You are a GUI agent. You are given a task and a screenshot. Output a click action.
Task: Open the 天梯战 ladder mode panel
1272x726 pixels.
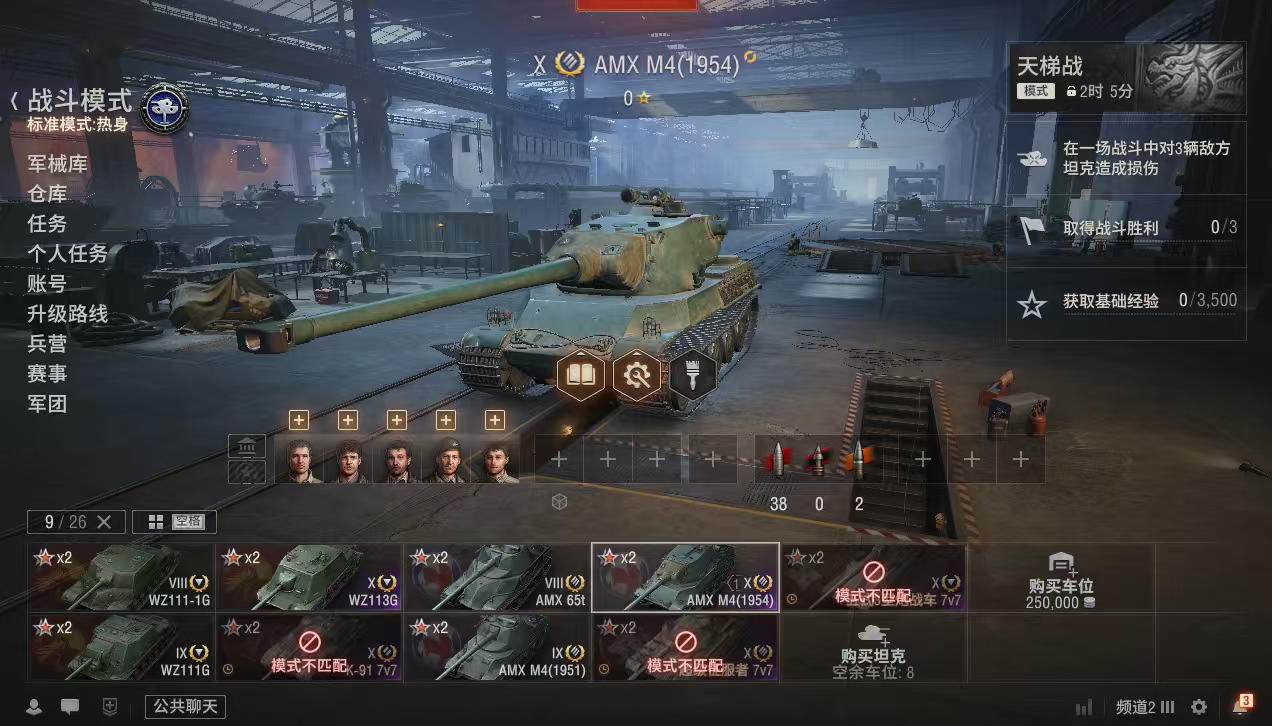point(1127,77)
